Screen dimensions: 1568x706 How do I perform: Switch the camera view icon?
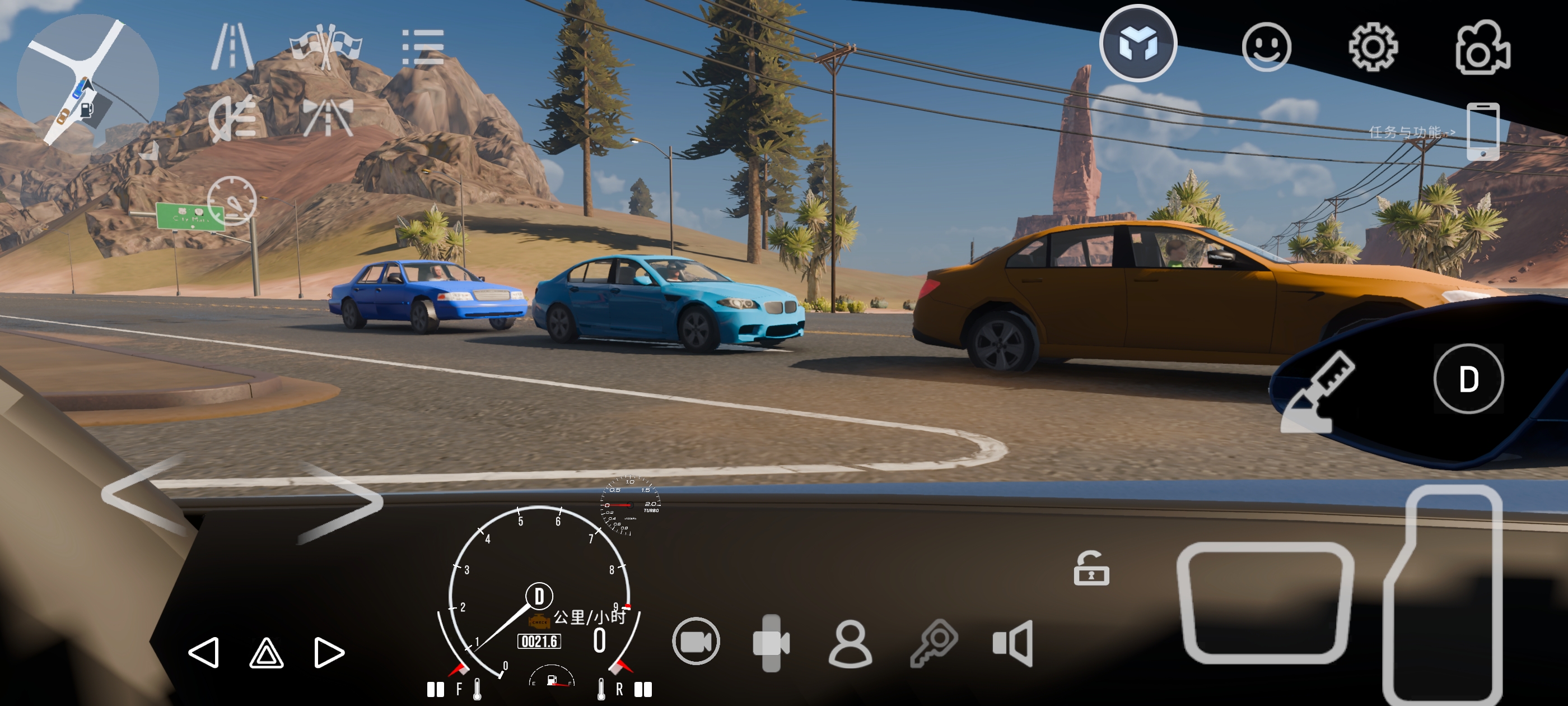click(x=1482, y=48)
